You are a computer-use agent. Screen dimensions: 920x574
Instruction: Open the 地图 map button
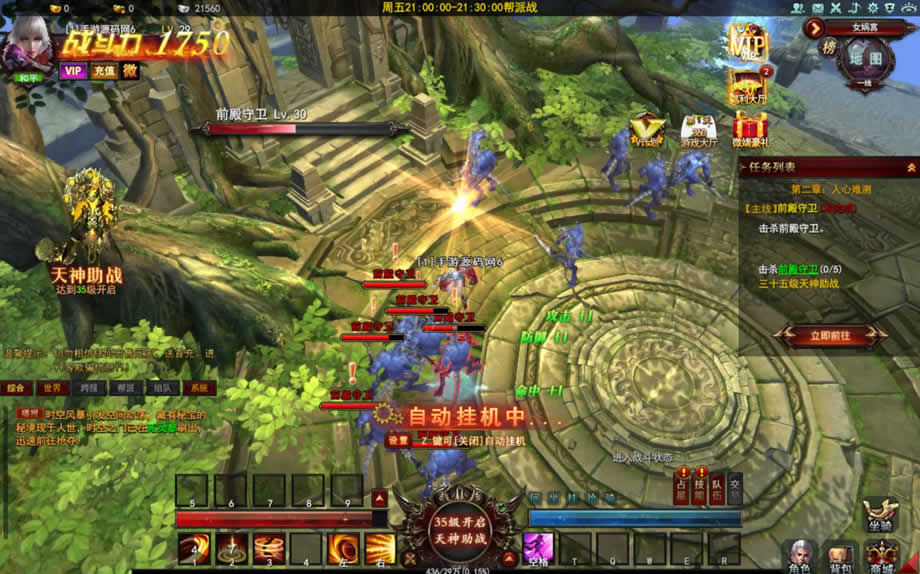point(866,58)
